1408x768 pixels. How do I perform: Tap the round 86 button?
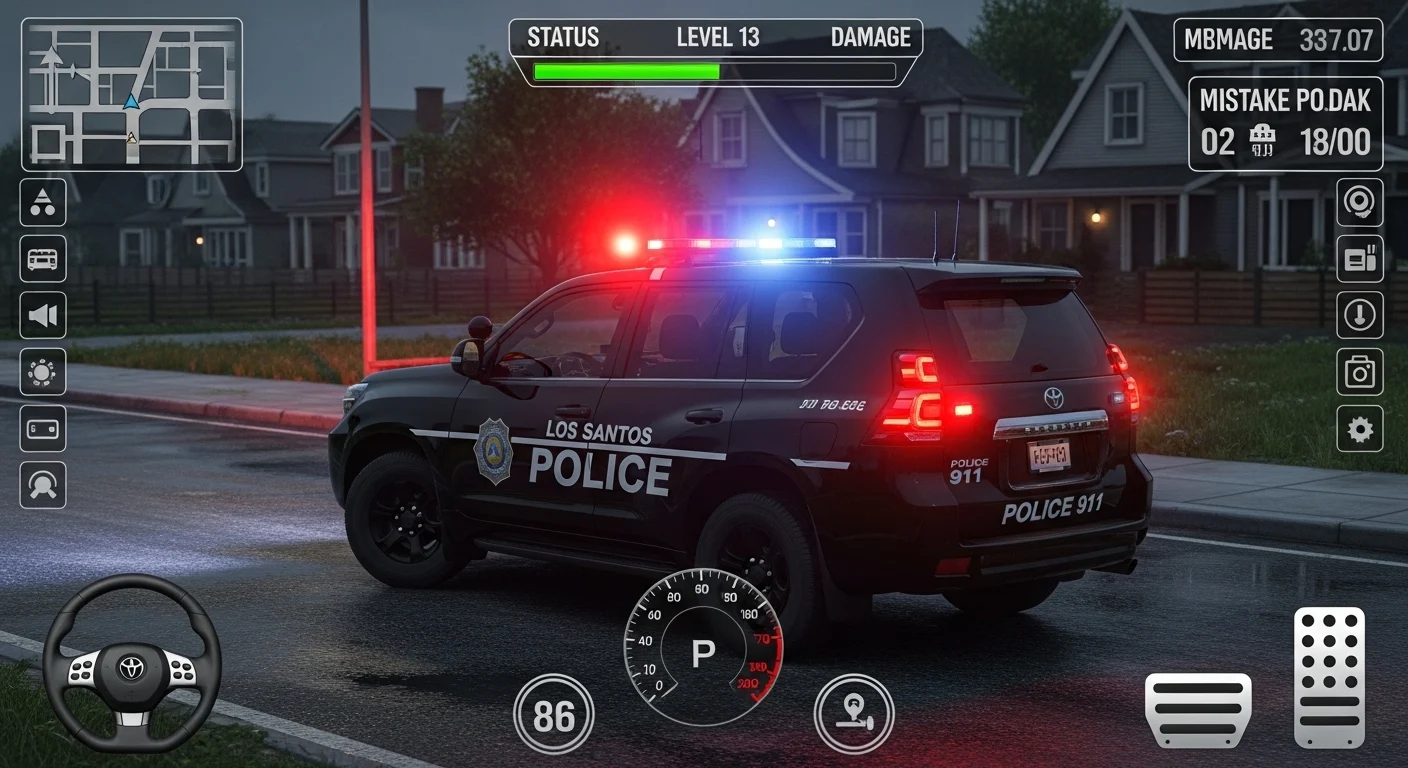[x=553, y=714]
